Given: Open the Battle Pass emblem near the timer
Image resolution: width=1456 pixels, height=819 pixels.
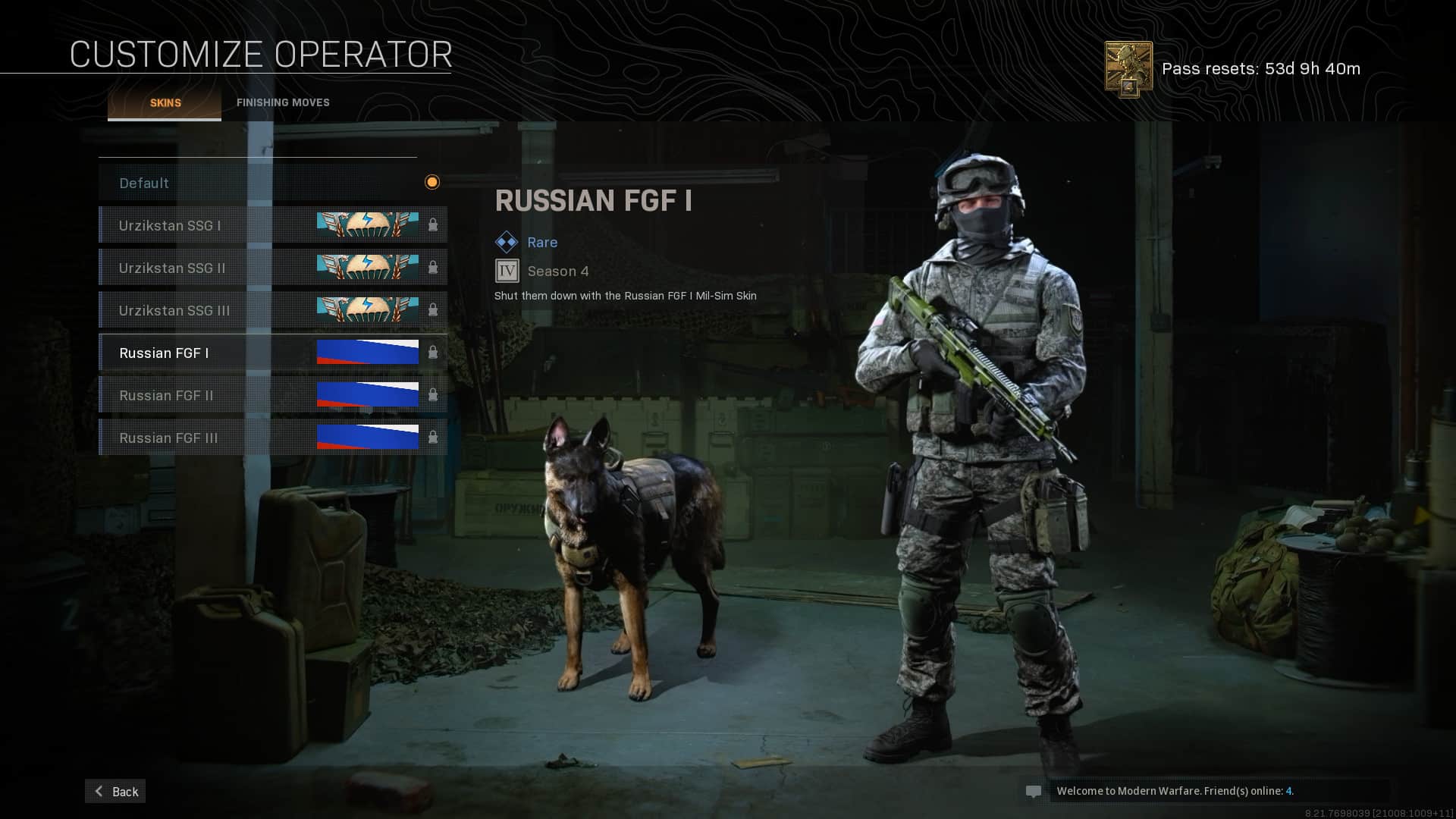Looking at the screenshot, I should click(x=1129, y=67).
